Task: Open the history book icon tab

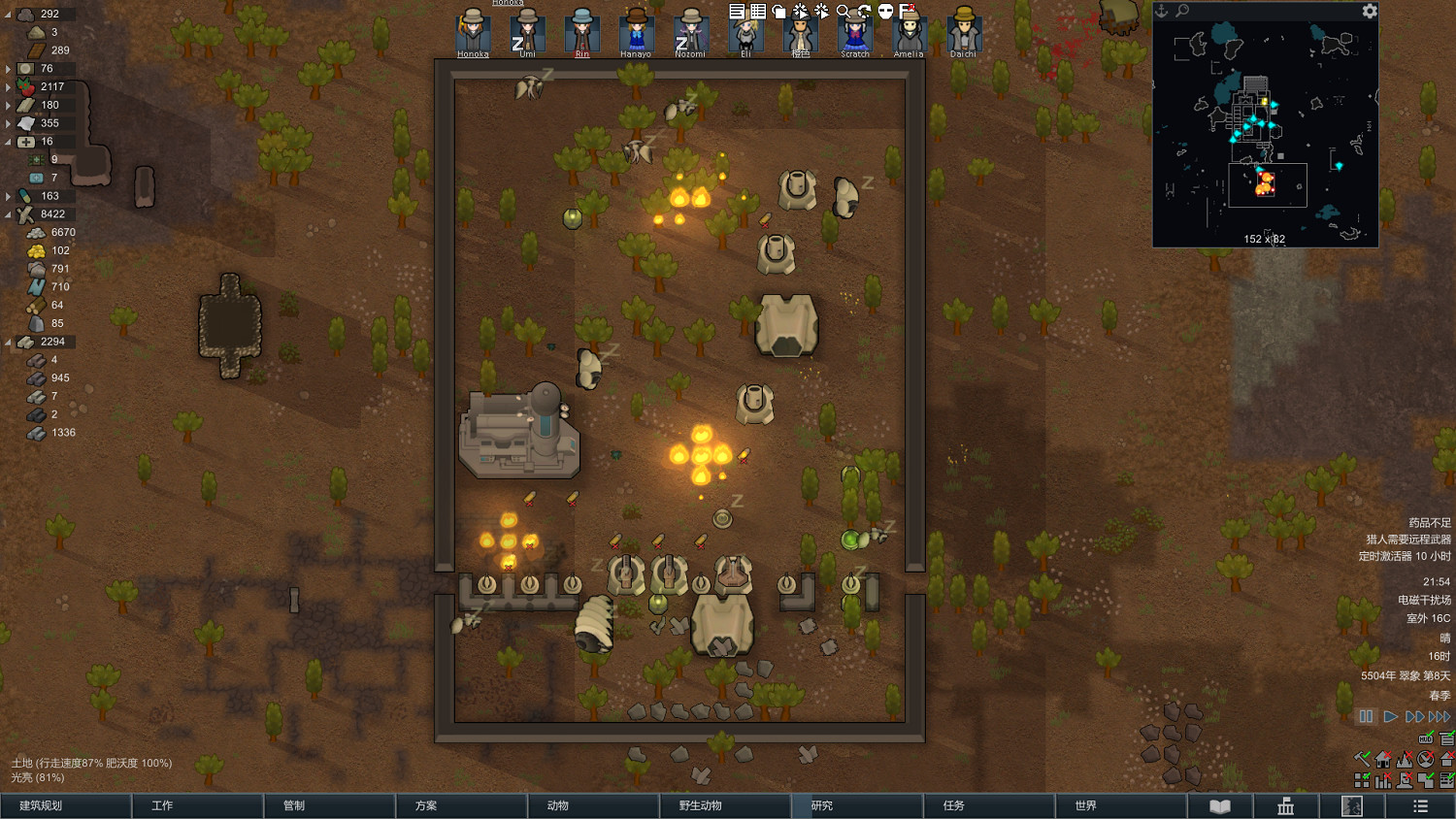Action: coord(1220,806)
